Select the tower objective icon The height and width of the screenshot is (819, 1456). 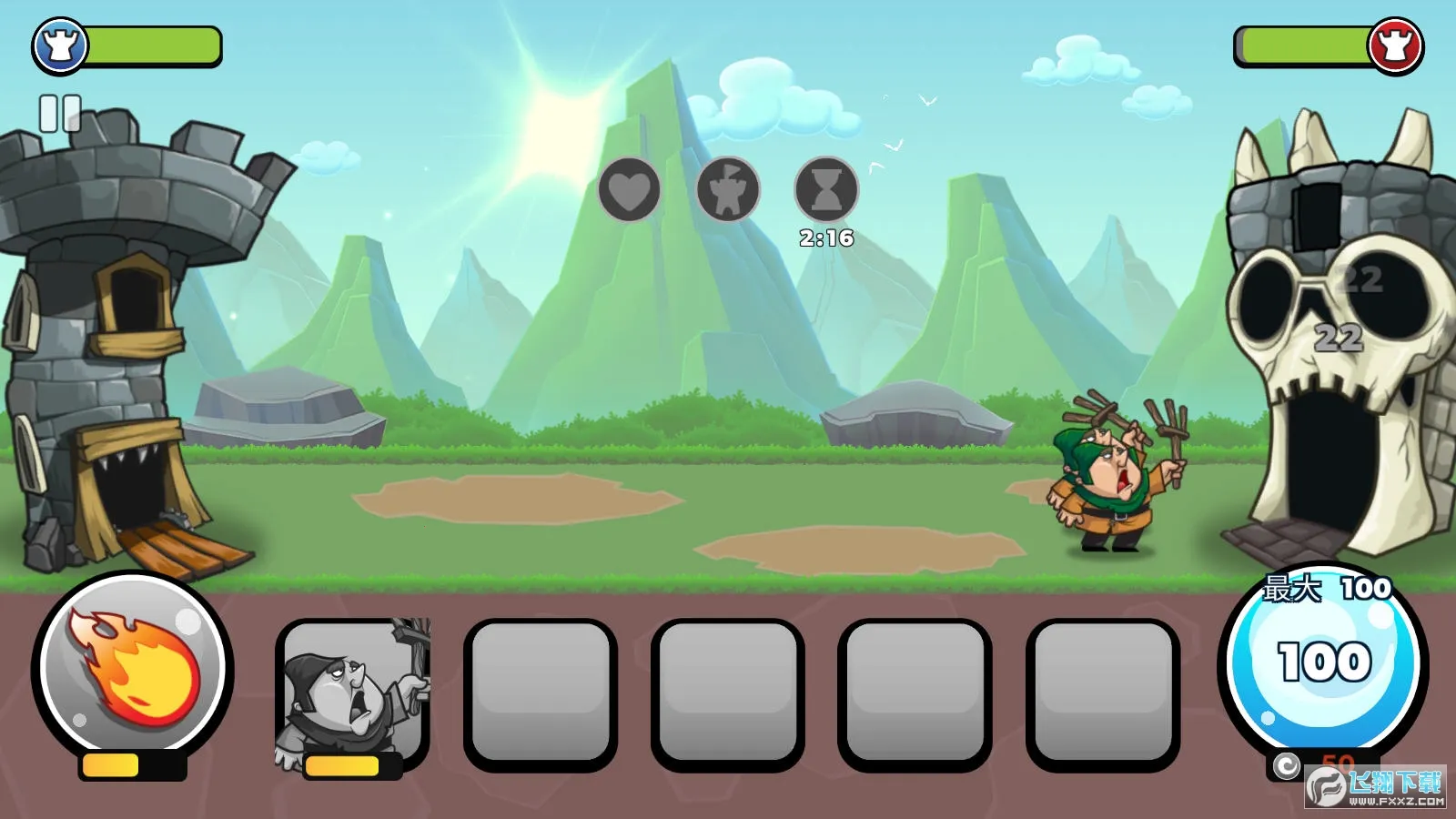tap(728, 190)
